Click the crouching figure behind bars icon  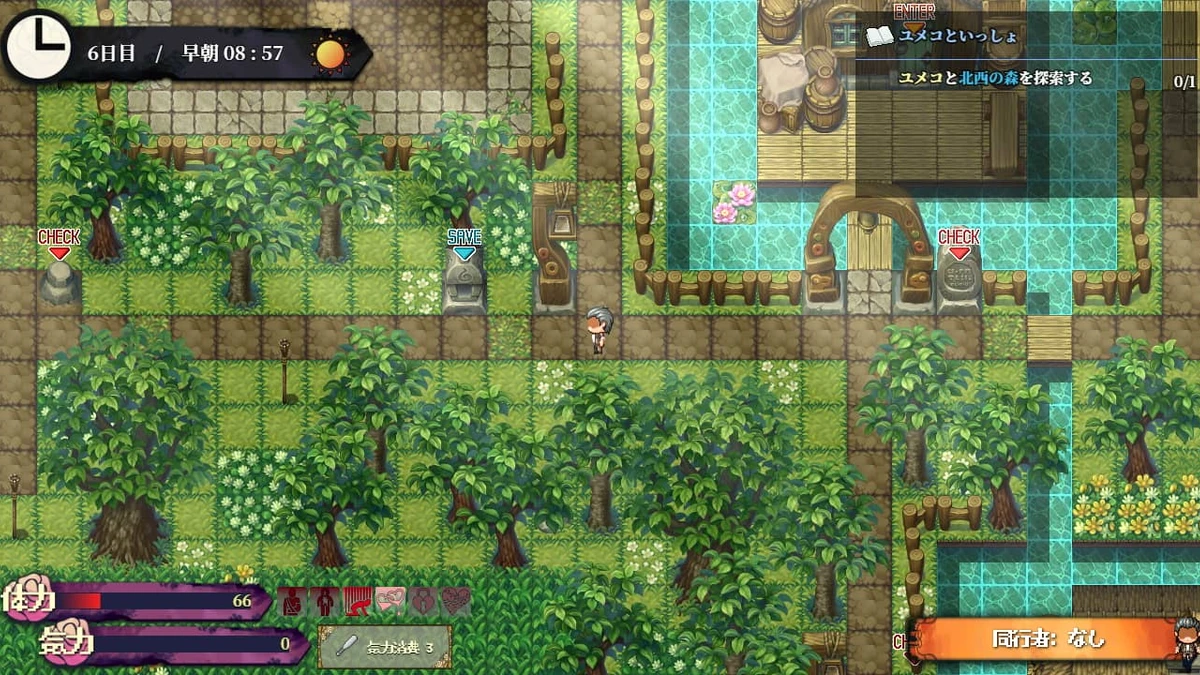(x=358, y=602)
